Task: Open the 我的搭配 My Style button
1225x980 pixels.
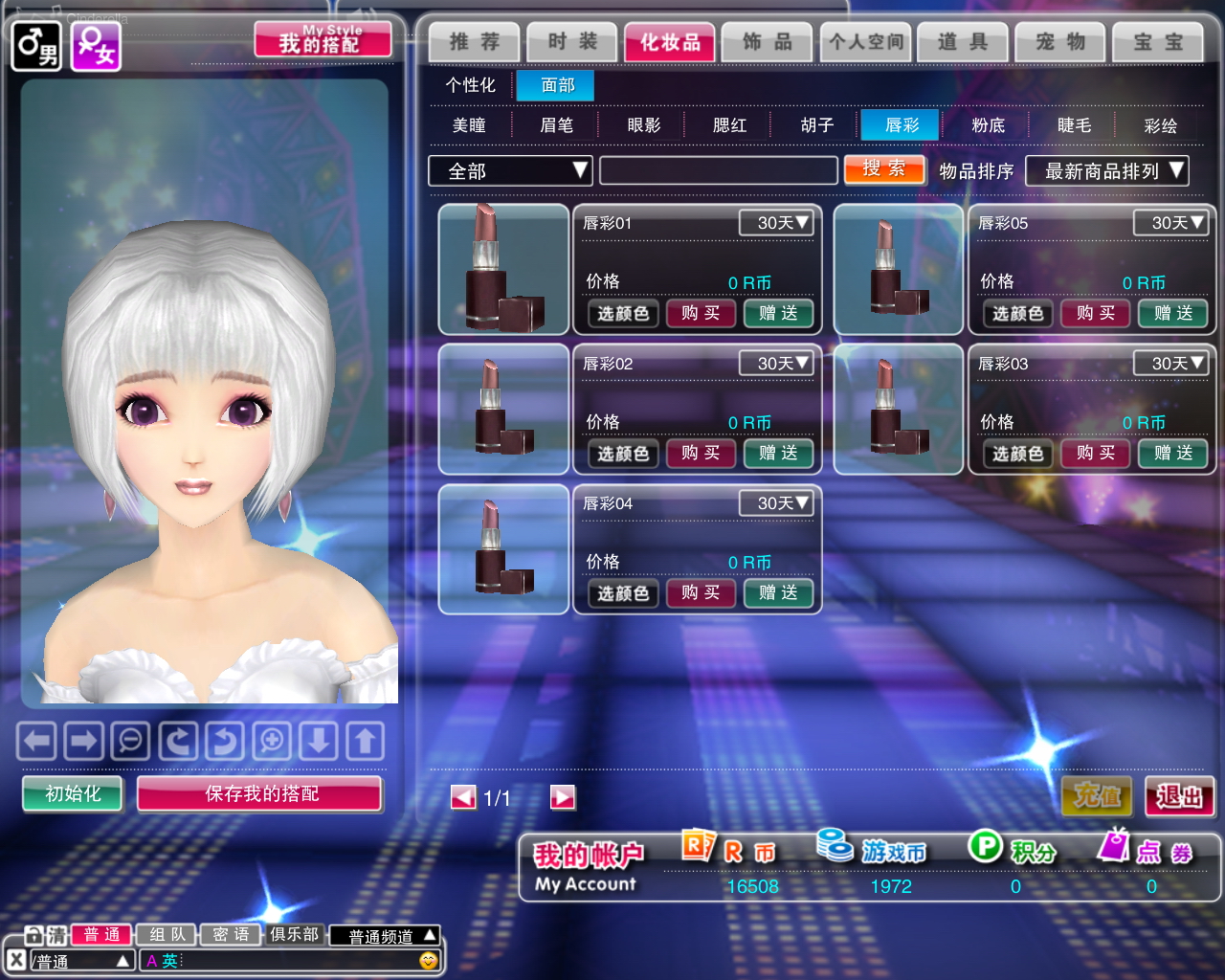Action: click(323, 41)
